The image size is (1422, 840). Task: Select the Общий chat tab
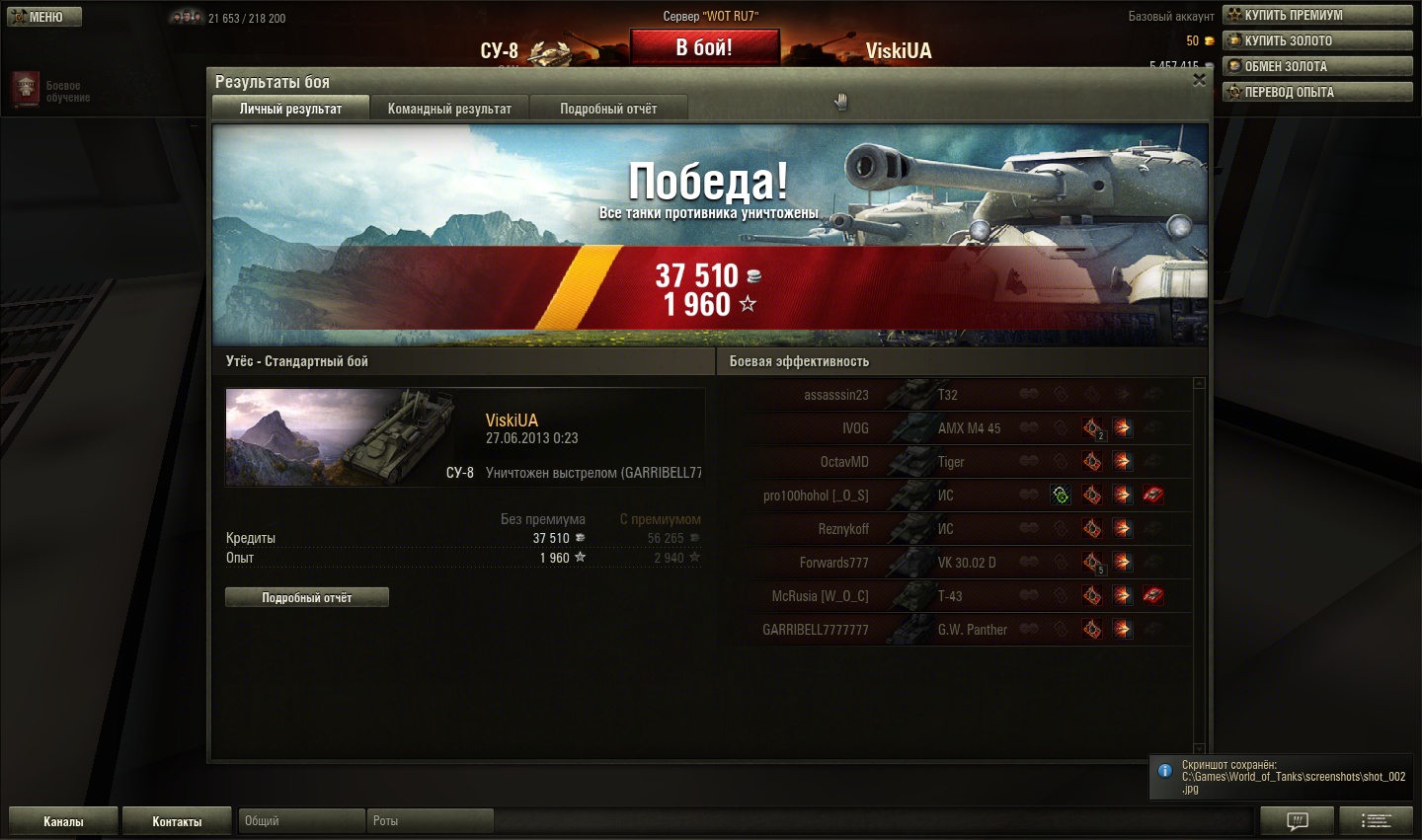tap(301, 821)
